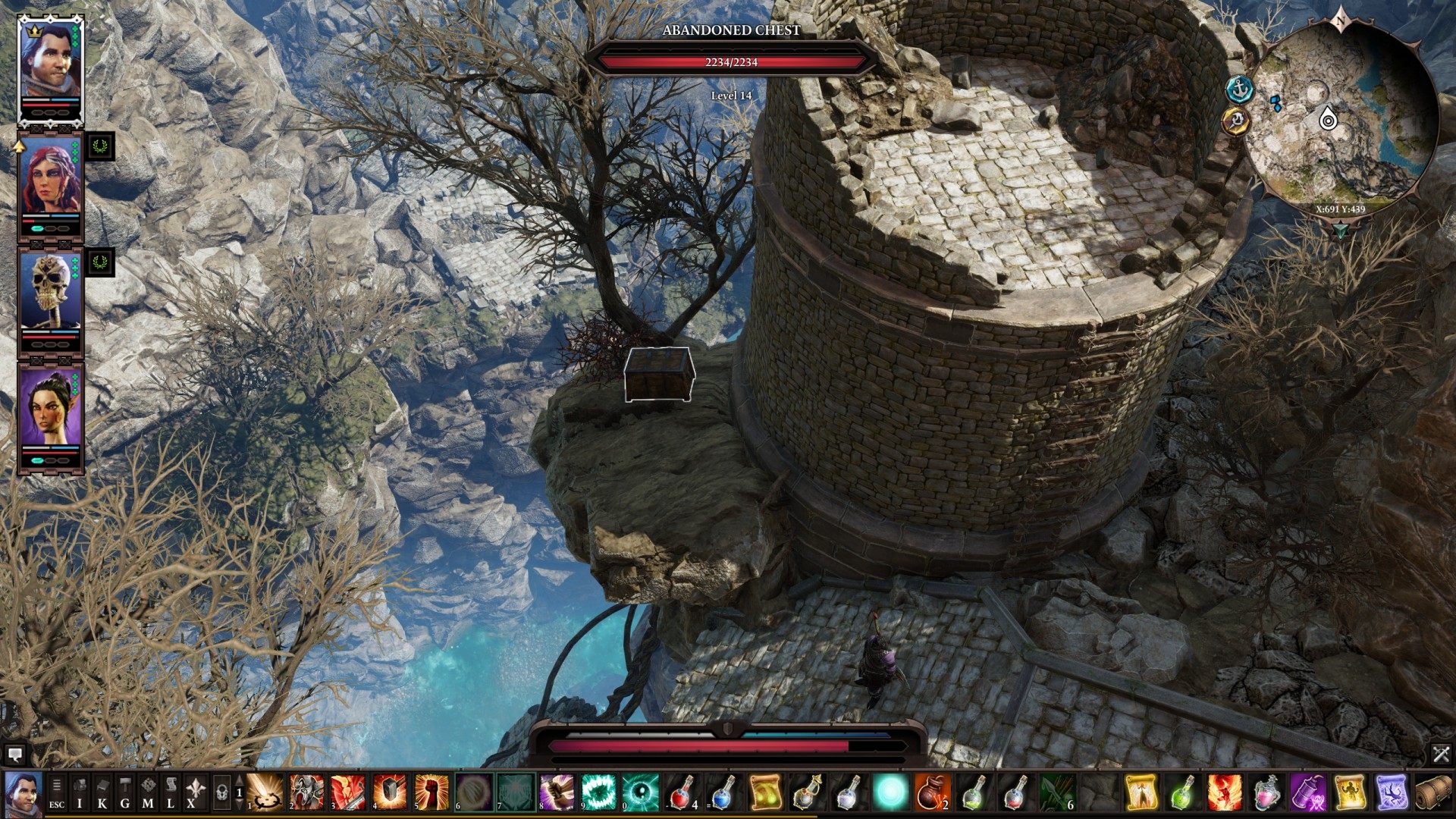Open the map using the M button
This screenshot has height=819, width=1456.
(x=149, y=792)
